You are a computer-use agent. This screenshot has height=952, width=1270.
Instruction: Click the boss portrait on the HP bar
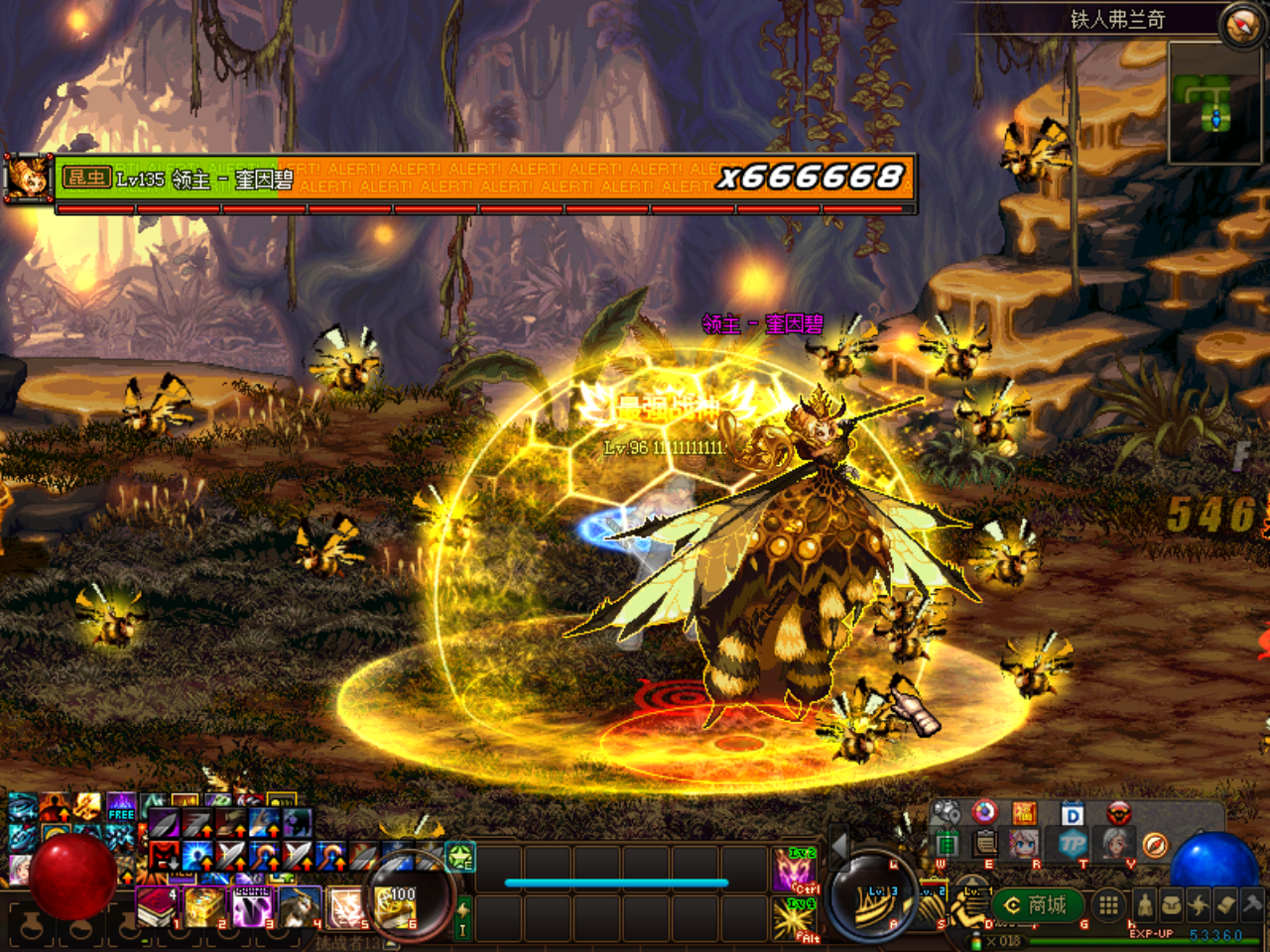28,179
